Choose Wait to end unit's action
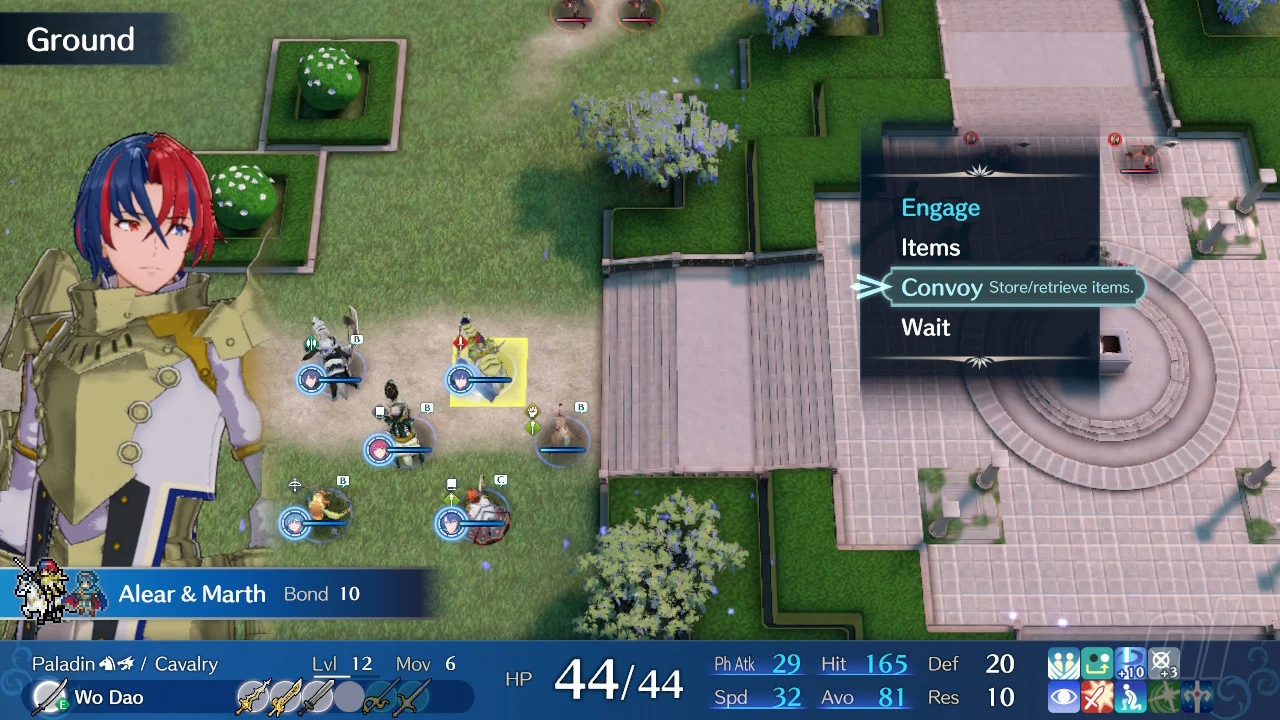 pos(925,328)
